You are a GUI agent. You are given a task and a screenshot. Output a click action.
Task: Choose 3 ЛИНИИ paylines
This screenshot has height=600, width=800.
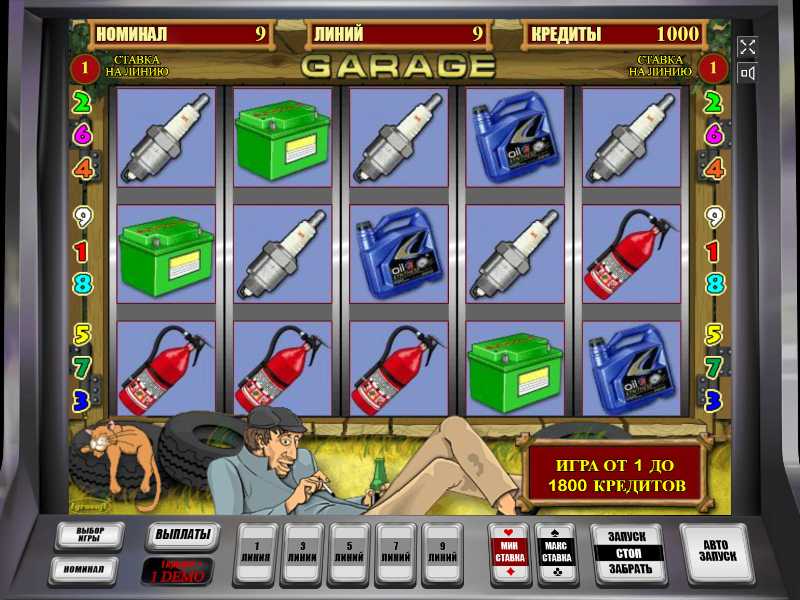click(302, 553)
